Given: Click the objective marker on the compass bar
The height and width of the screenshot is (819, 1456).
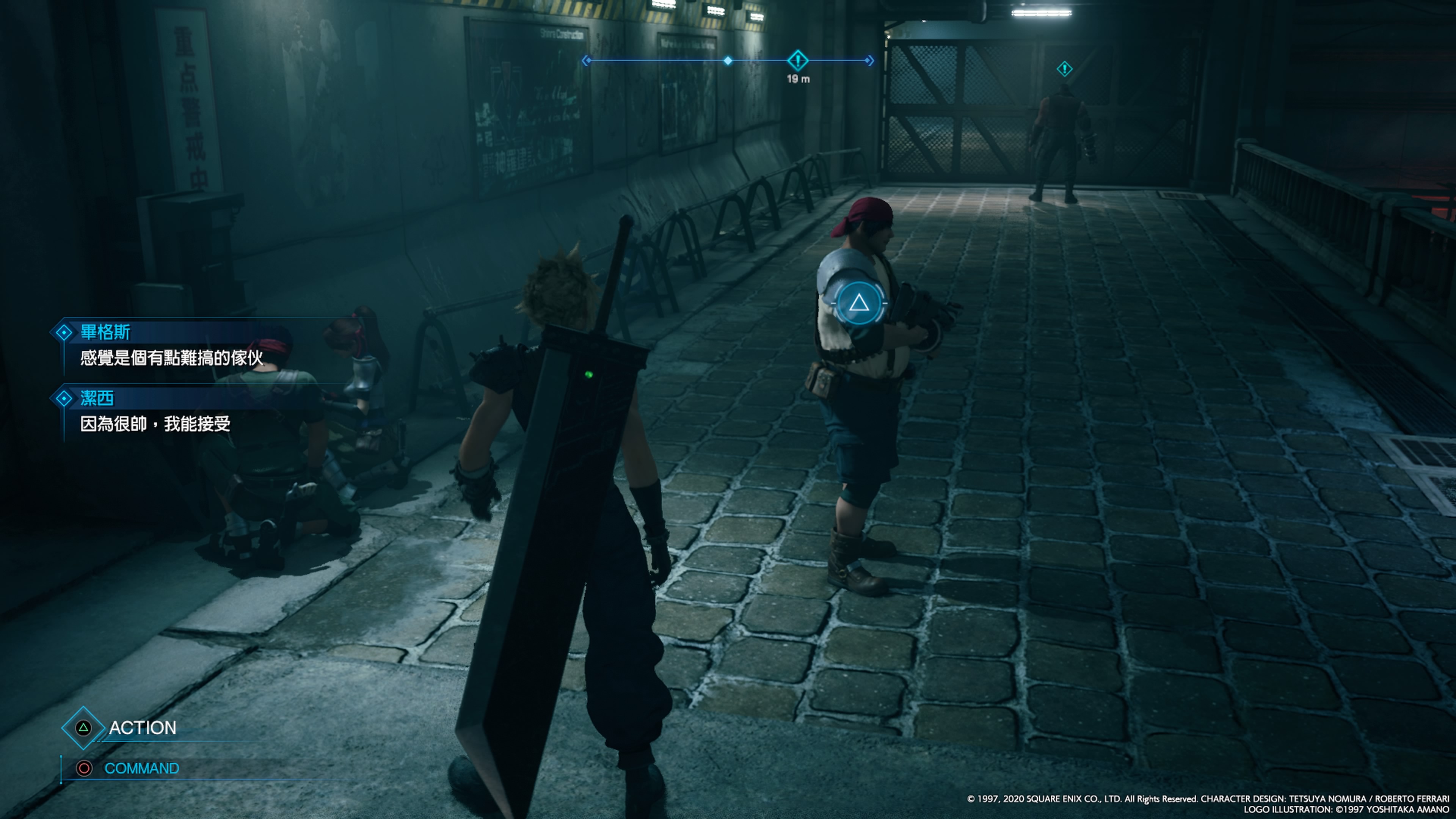Looking at the screenshot, I should [x=797, y=60].
